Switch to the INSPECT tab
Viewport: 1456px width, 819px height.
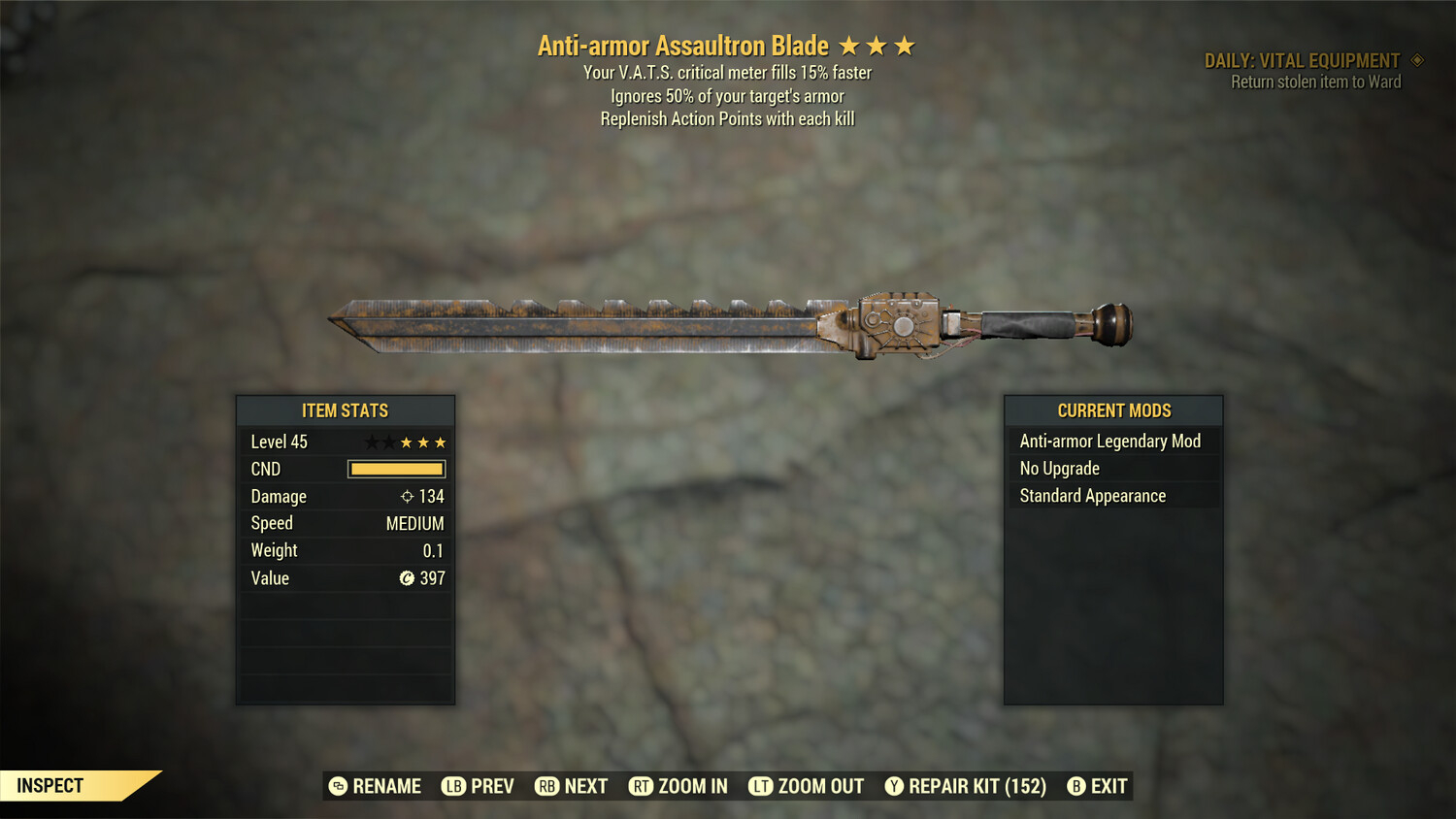49,785
